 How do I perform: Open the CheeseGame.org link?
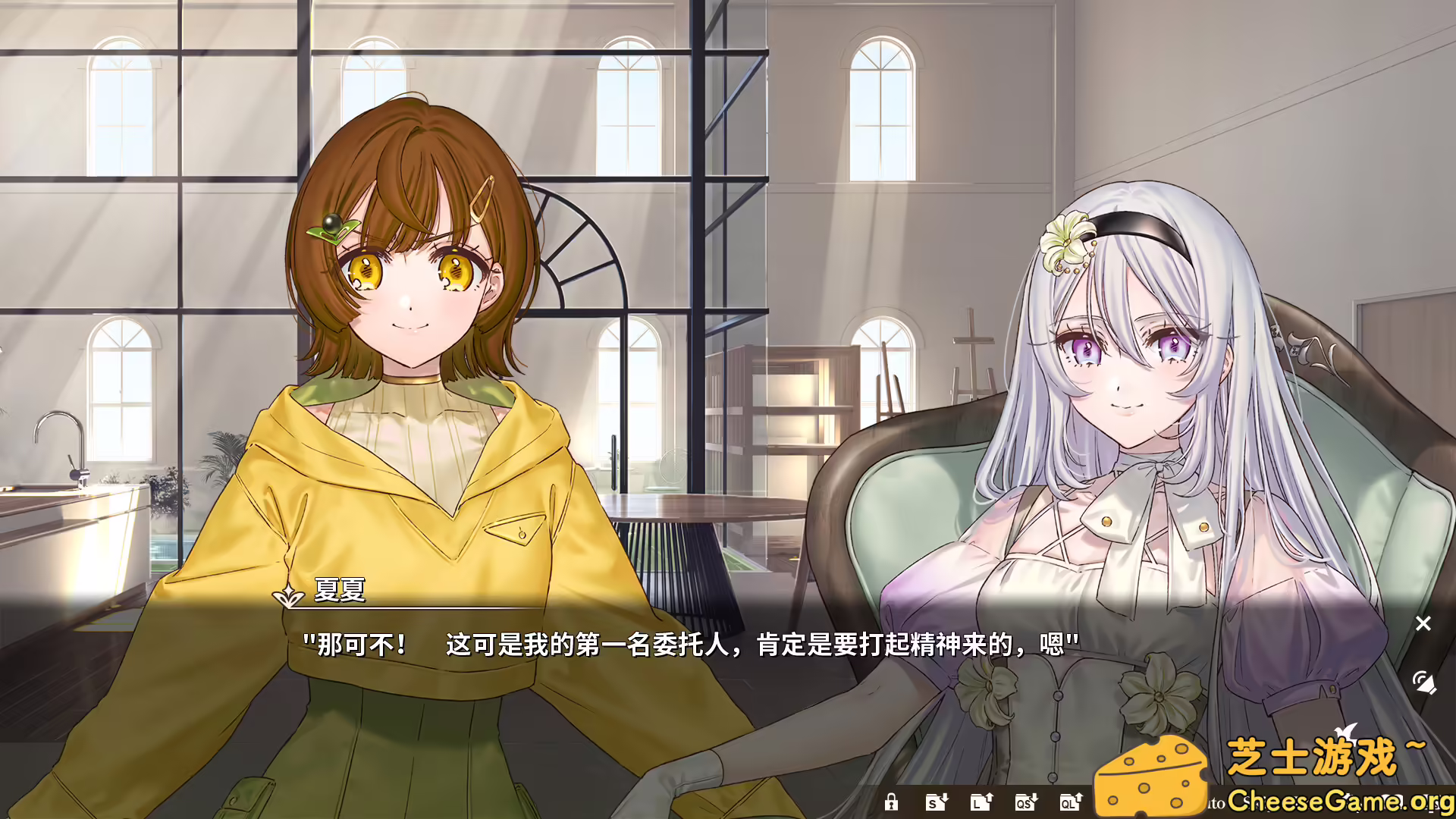tap(1339, 802)
